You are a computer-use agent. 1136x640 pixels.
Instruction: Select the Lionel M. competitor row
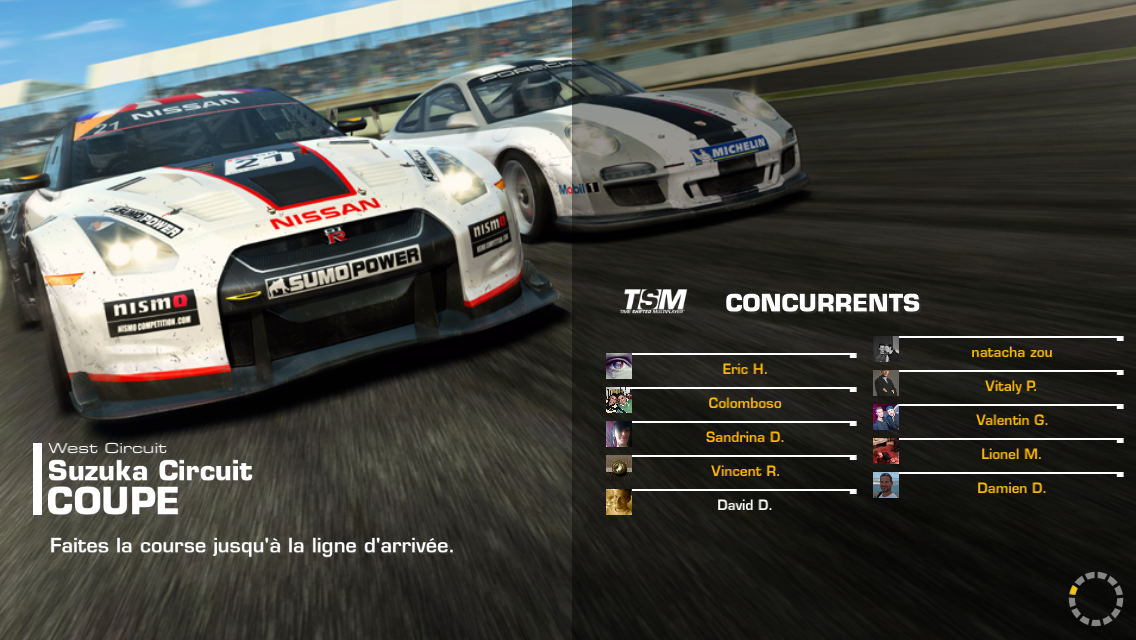pyautogui.click(x=1011, y=454)
